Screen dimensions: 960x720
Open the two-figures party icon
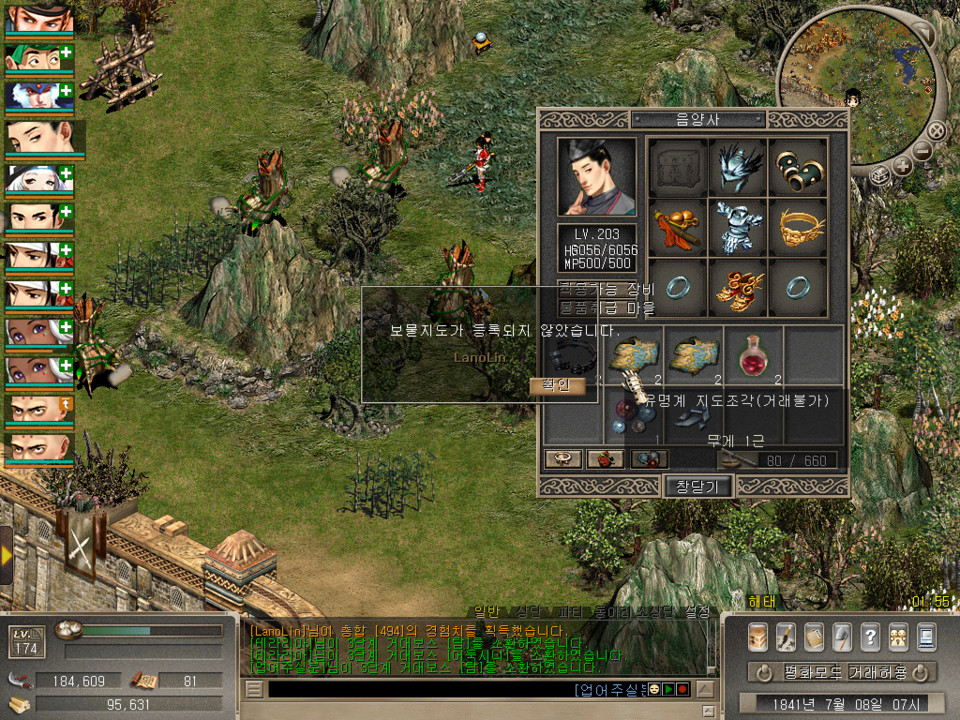[898, 636]
